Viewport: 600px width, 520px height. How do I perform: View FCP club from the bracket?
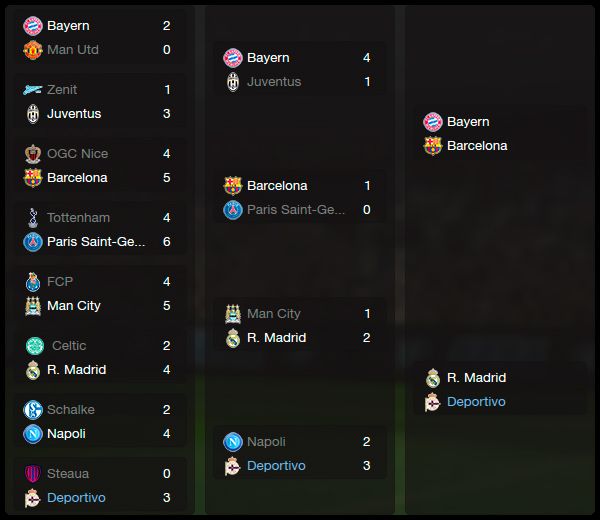60,282
